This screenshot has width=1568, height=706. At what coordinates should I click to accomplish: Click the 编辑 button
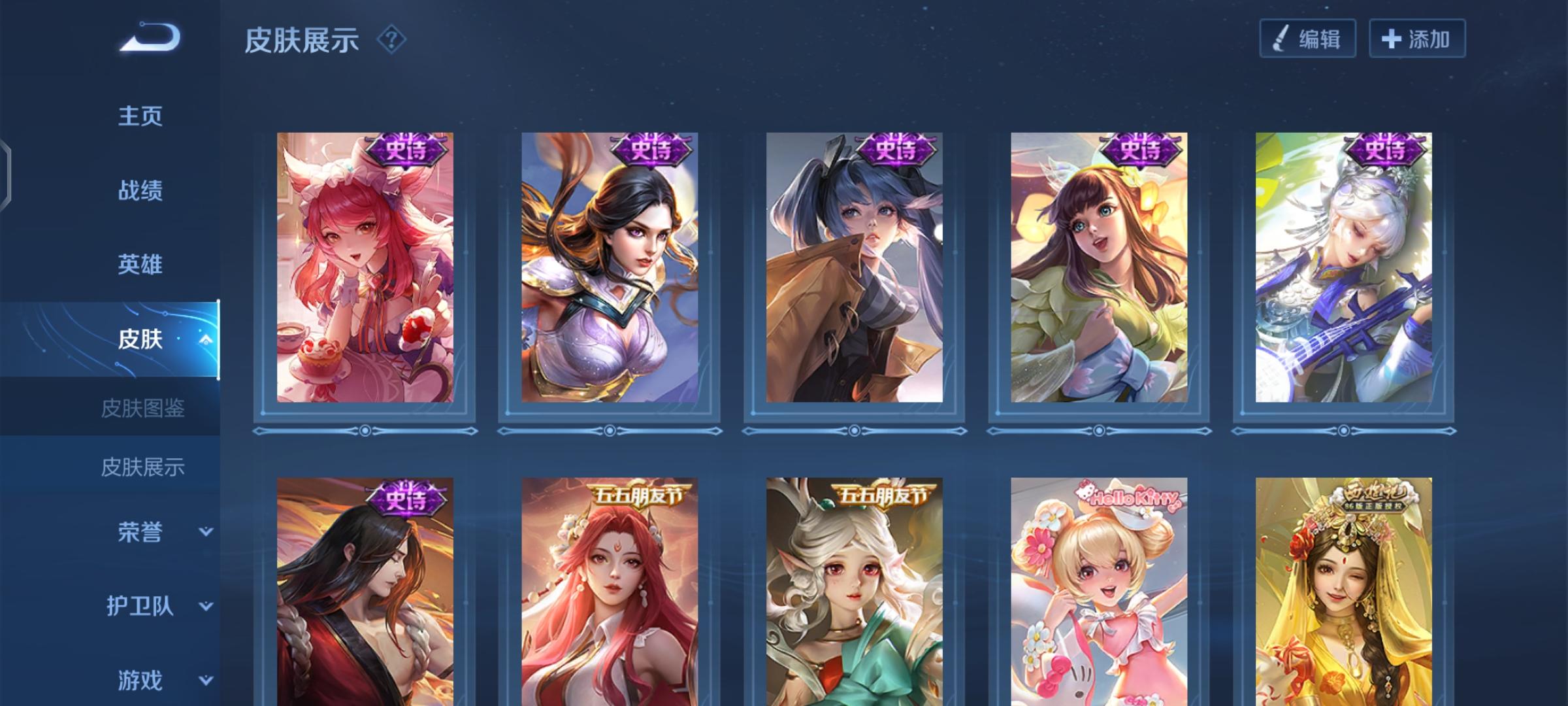pyautogui.click(x=1307, y=39)
